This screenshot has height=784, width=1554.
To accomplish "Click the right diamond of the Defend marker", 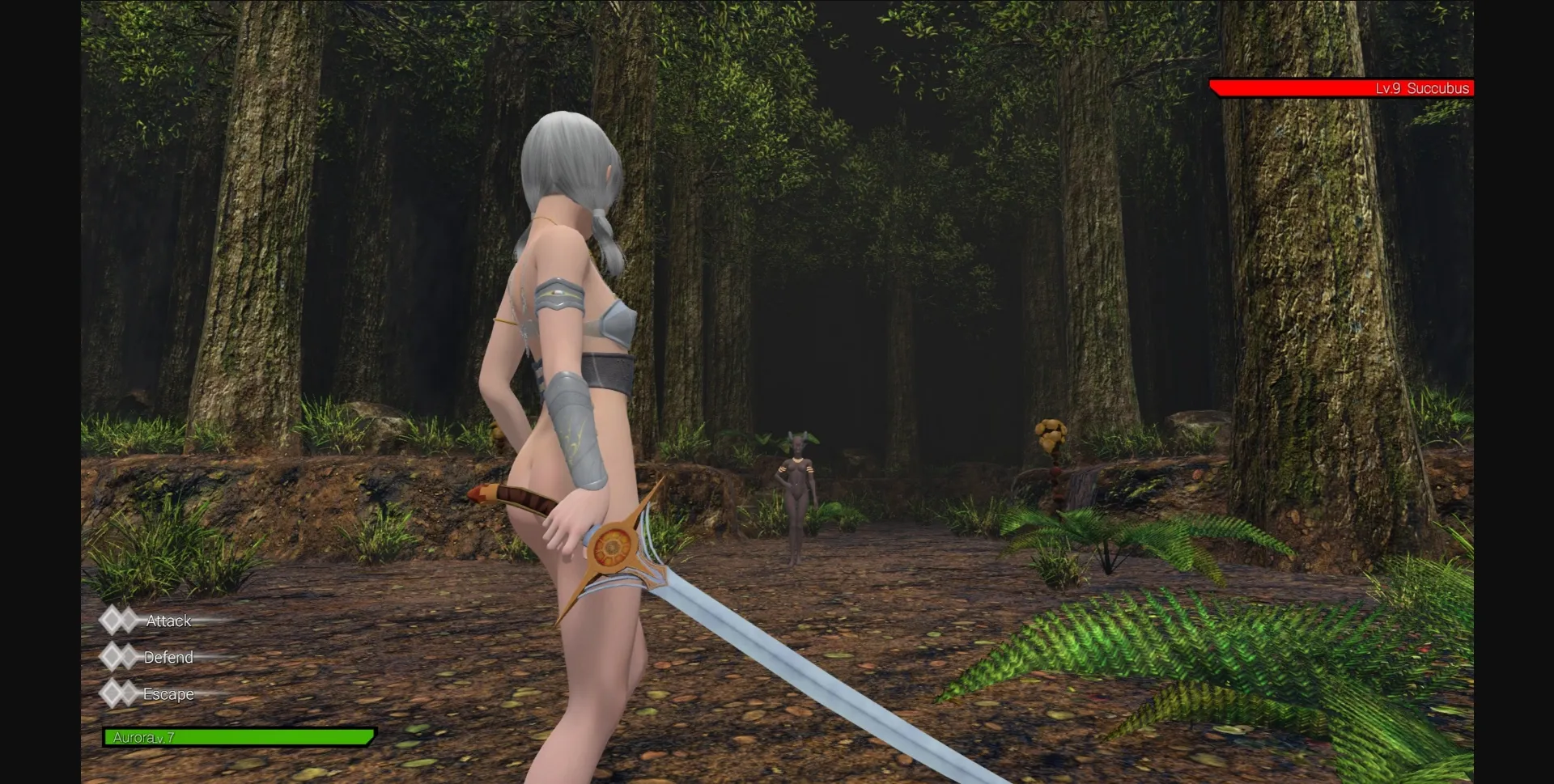I will (128, 656).
